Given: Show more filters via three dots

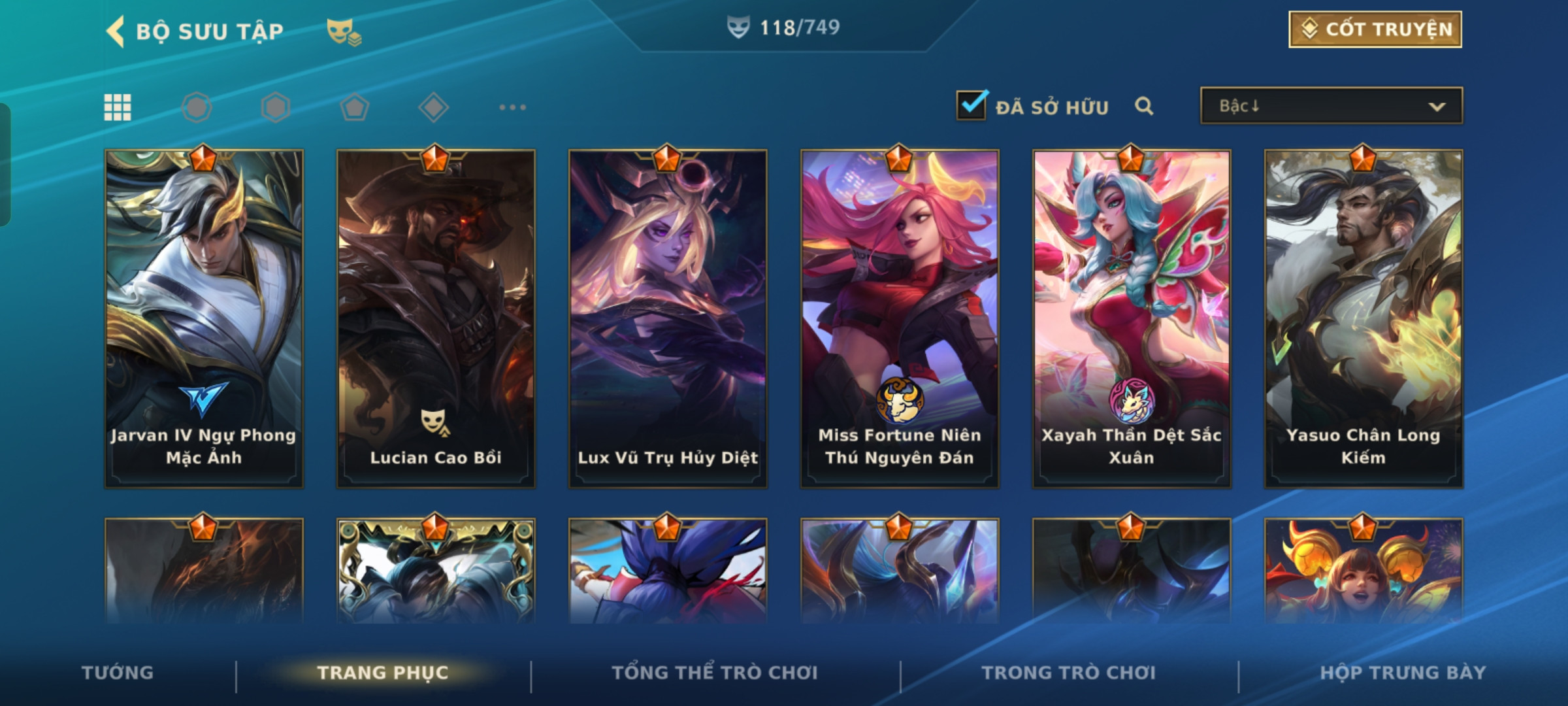Looking at the screenshot, I should pos(512,107).
